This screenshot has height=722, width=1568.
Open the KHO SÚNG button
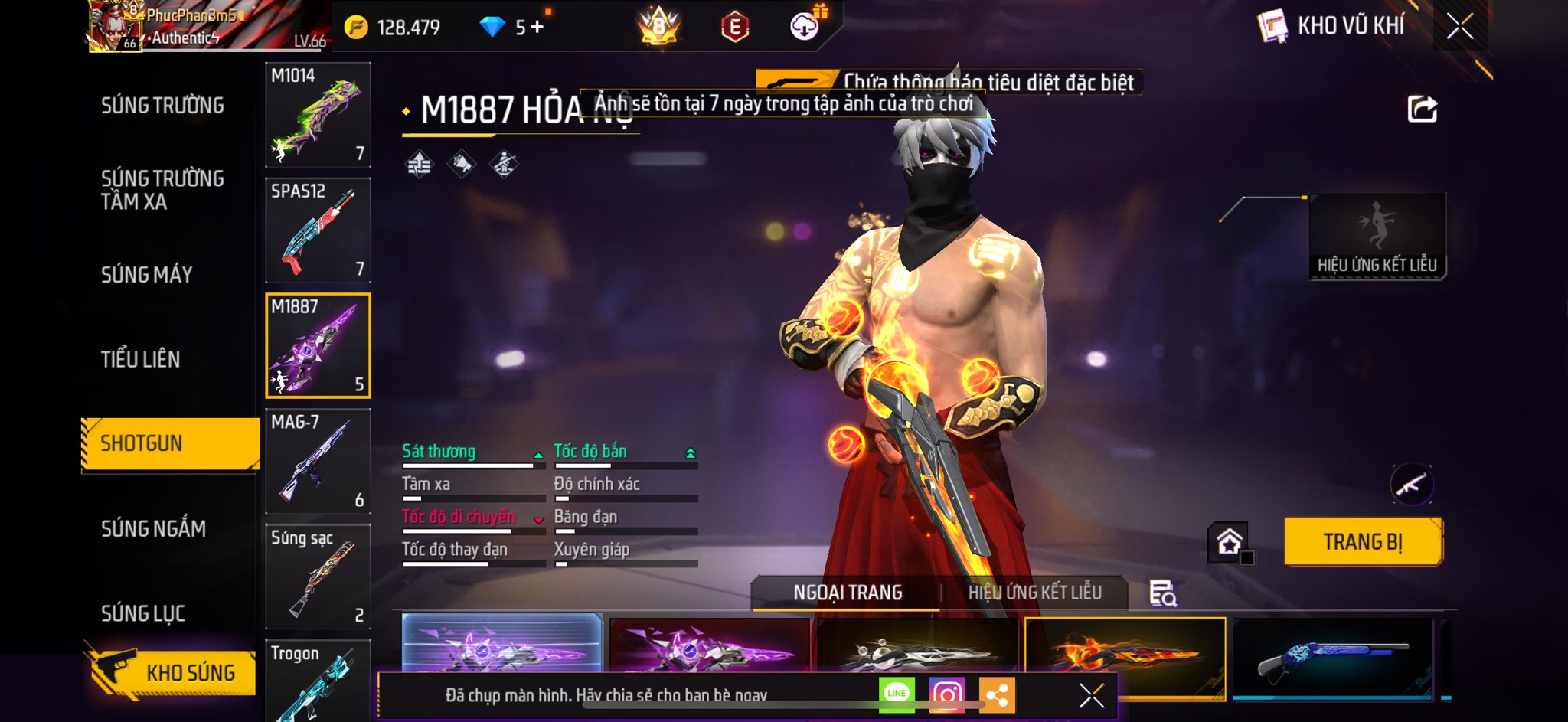[x=175, y=672]
